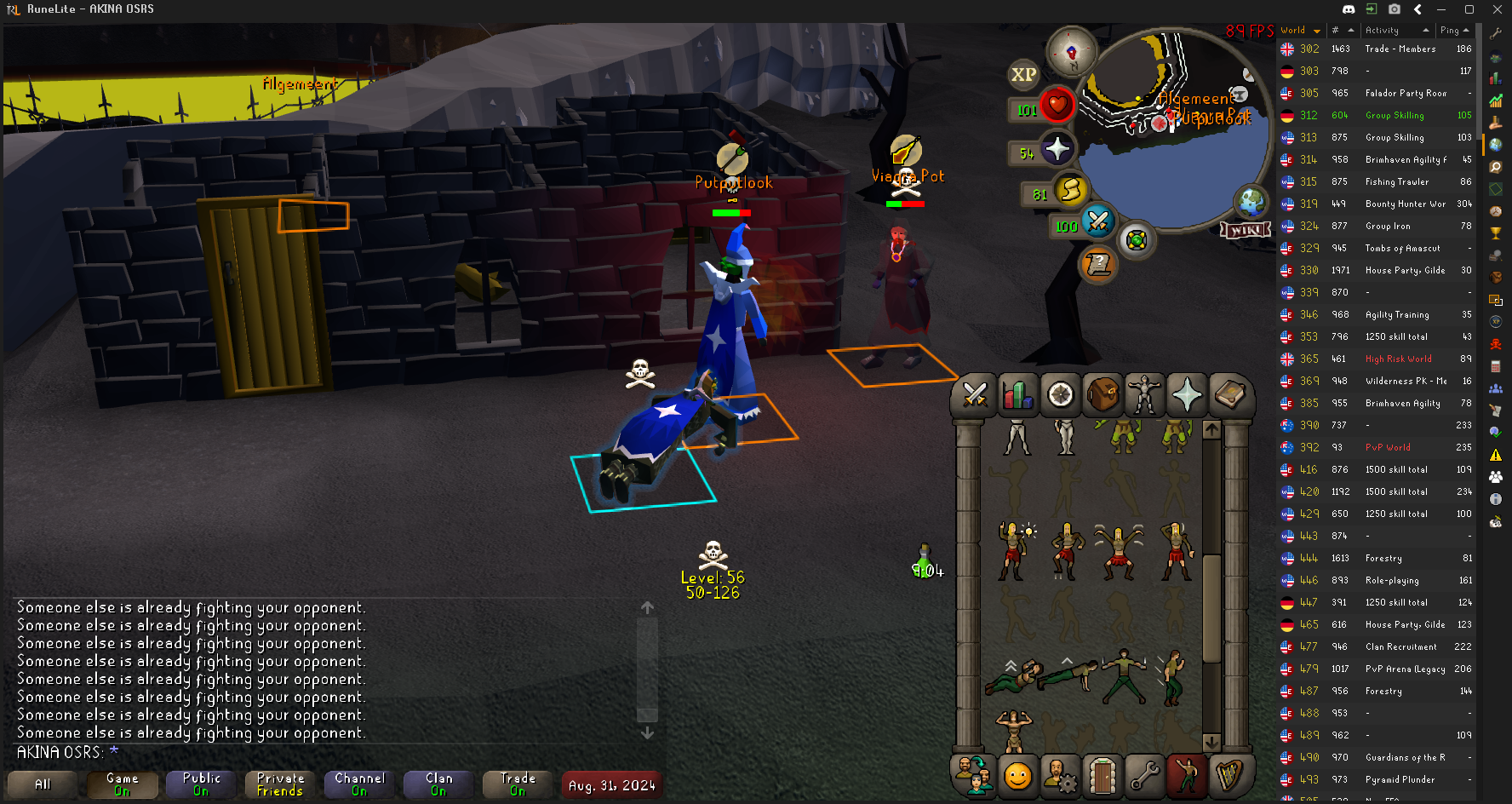Open the Wiki lookup button
The height and width of the screenshot is (804, 1512).
pos(1246,230)
